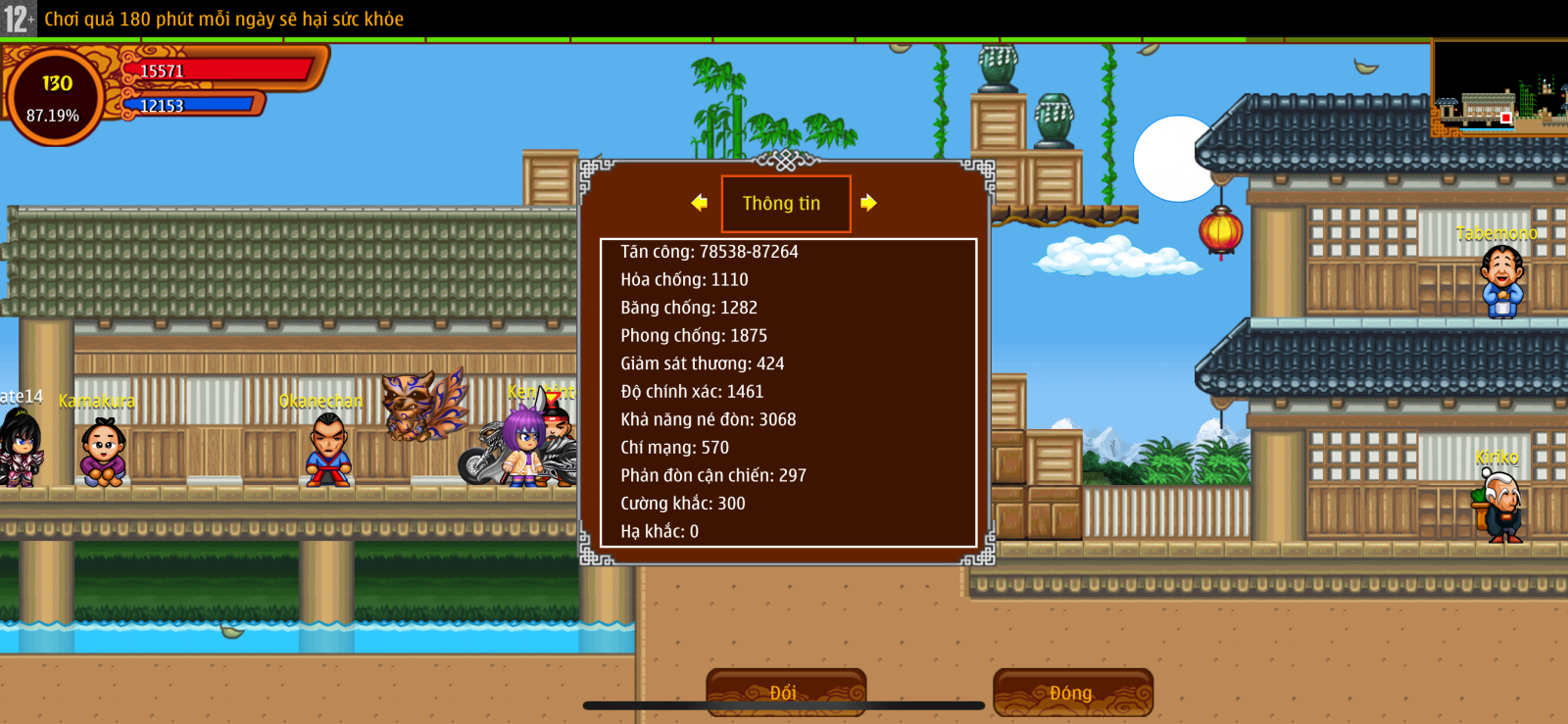The height and width of the screenshot is (724, 1568).
Task: Switch to next tab with right arrow
Action: 868,203
